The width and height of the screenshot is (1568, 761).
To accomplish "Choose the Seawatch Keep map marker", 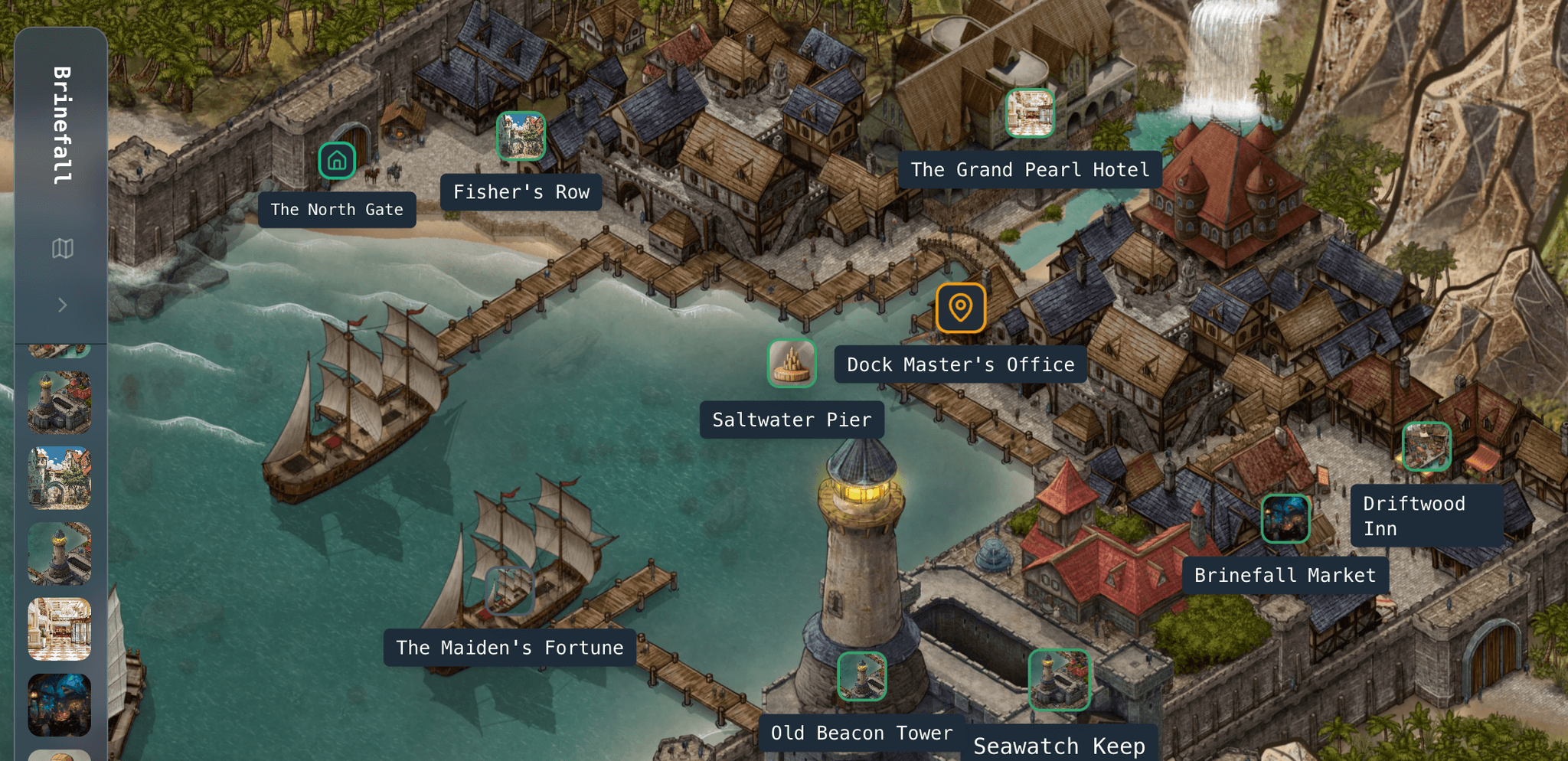I will [x=1059, y=679].
